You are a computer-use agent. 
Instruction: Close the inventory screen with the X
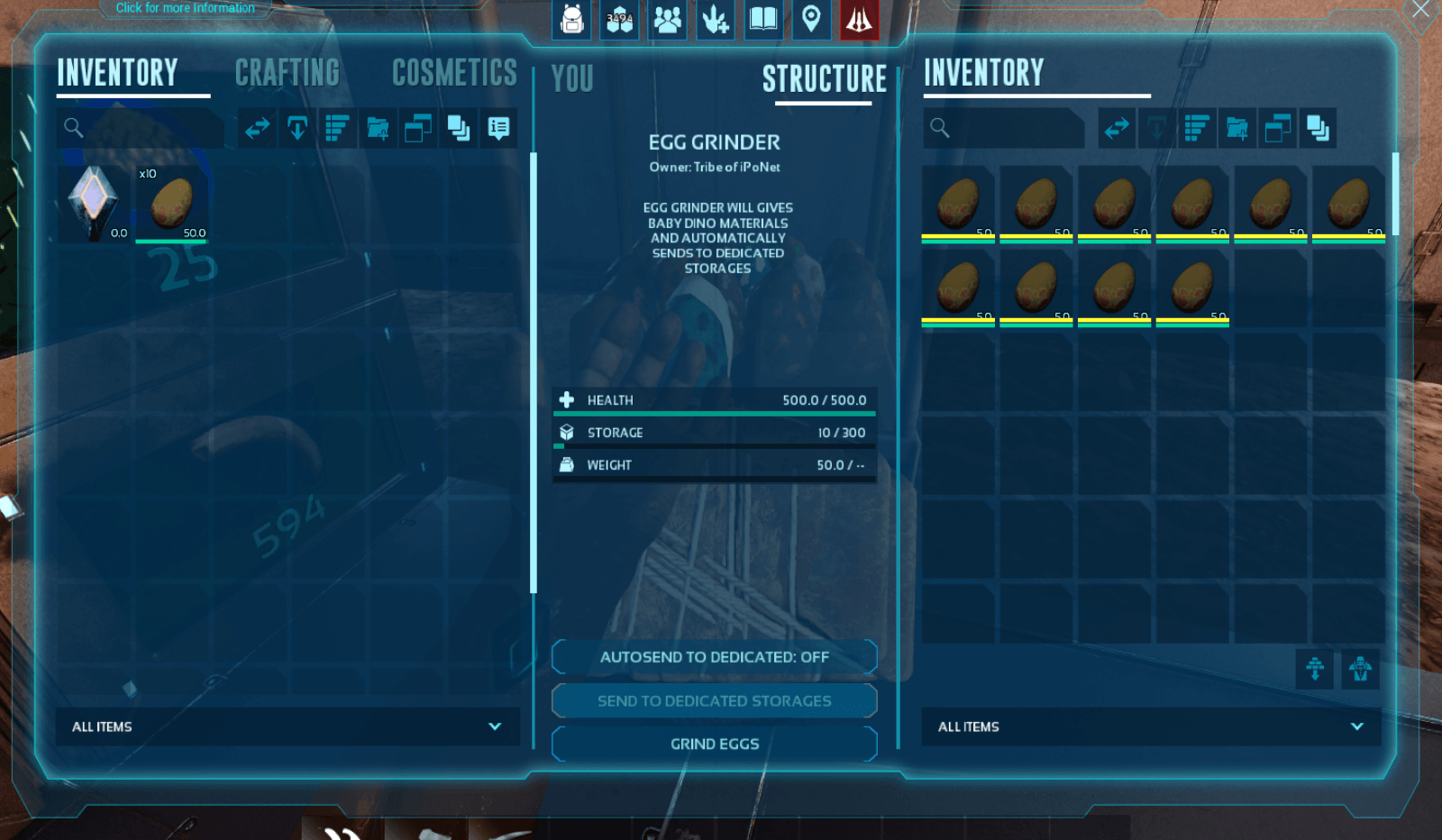[x=1421, y=10]
